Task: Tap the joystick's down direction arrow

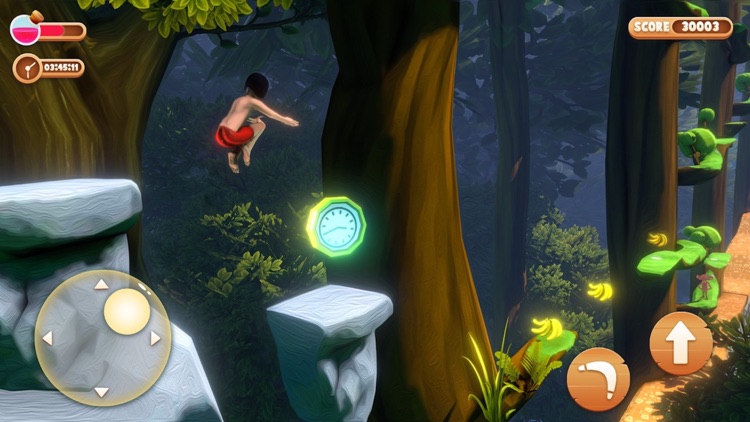Action: (101, 391)
